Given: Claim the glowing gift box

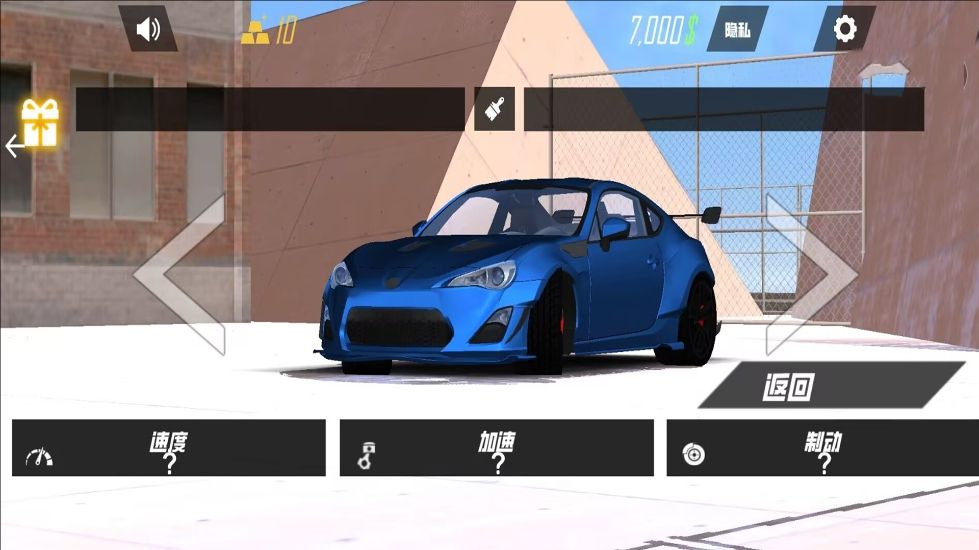Looking at the screenshot, I should (41, 122).
